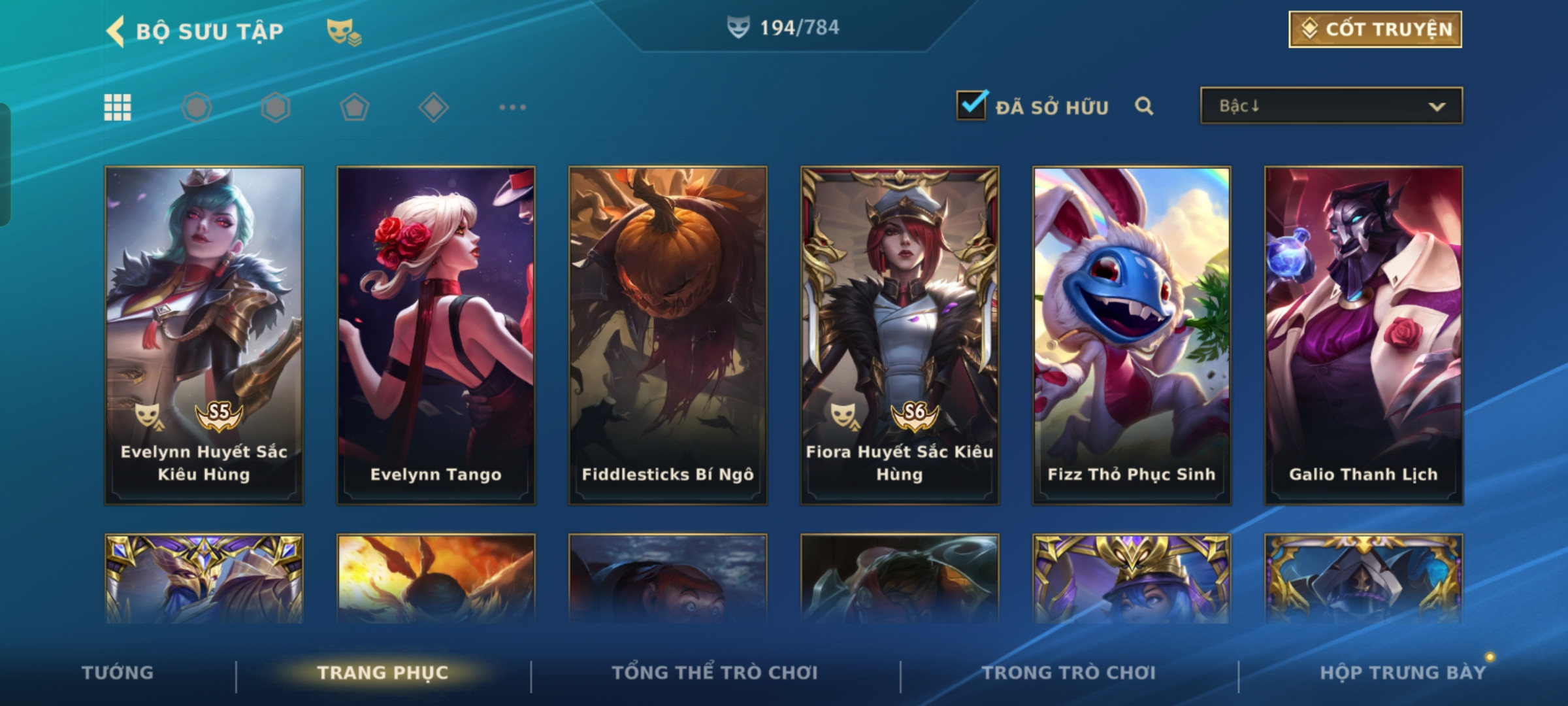Choose the Galio Thanh Lịch skin
Image resolution: width=1568 pixels, height=706 pixels.
pos(1364,335)
